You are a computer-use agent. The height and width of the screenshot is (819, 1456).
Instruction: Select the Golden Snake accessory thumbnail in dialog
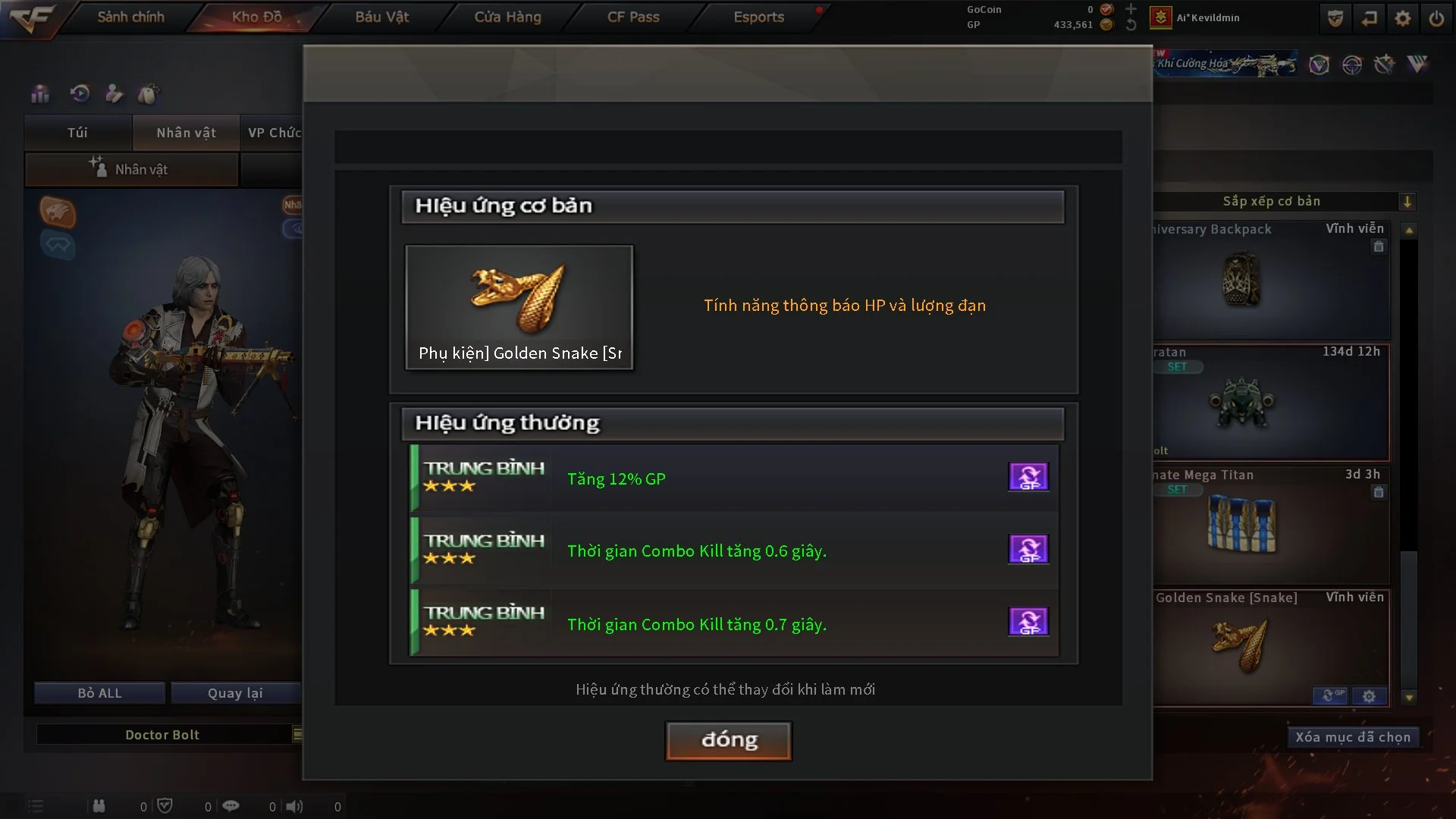519,306
